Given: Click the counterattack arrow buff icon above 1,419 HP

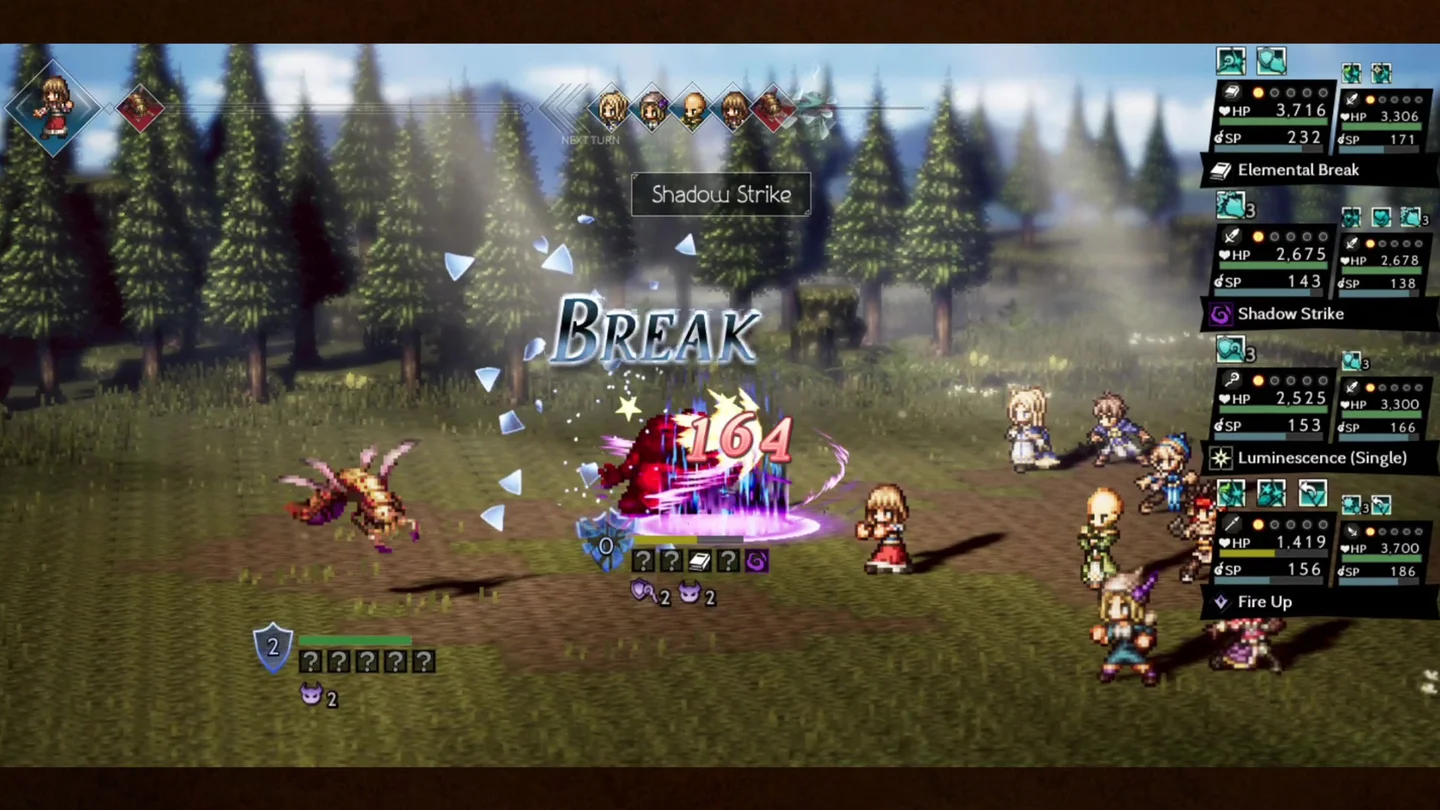Looking at the screenshot, I should click(x=1311, y=492).
